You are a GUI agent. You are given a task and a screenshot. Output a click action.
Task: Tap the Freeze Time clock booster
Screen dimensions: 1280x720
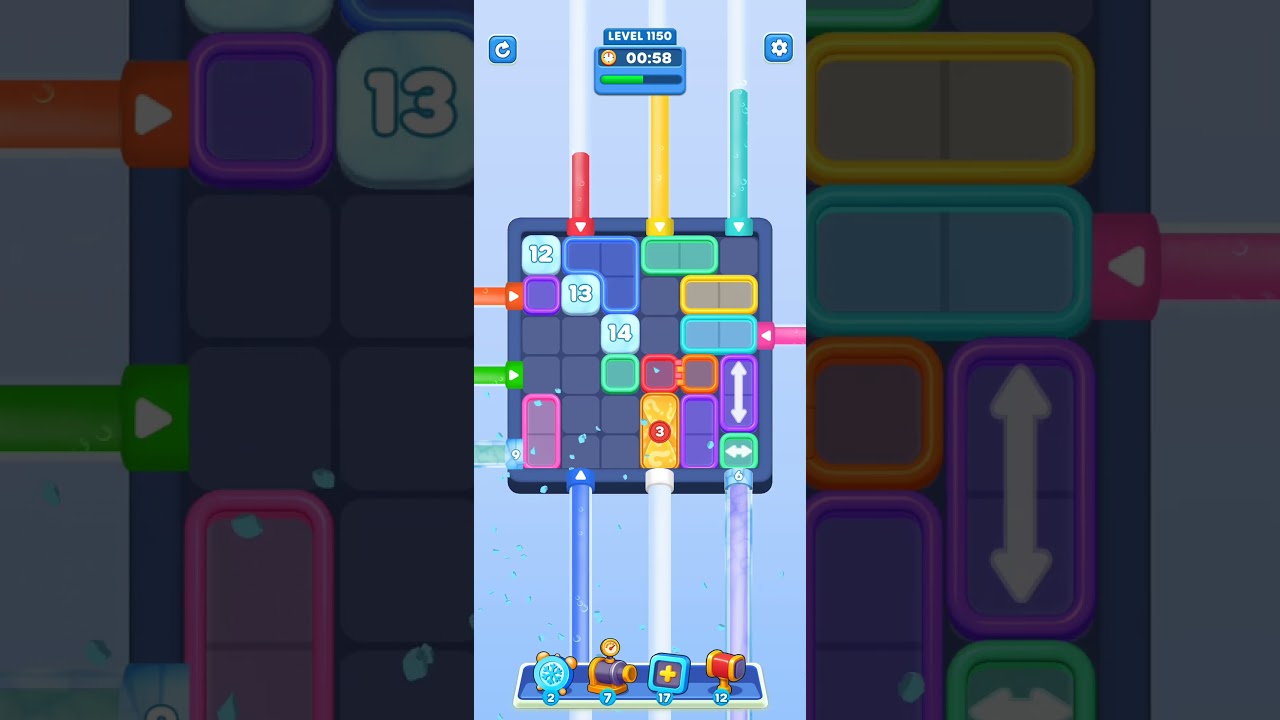click(x=551, y=676)
